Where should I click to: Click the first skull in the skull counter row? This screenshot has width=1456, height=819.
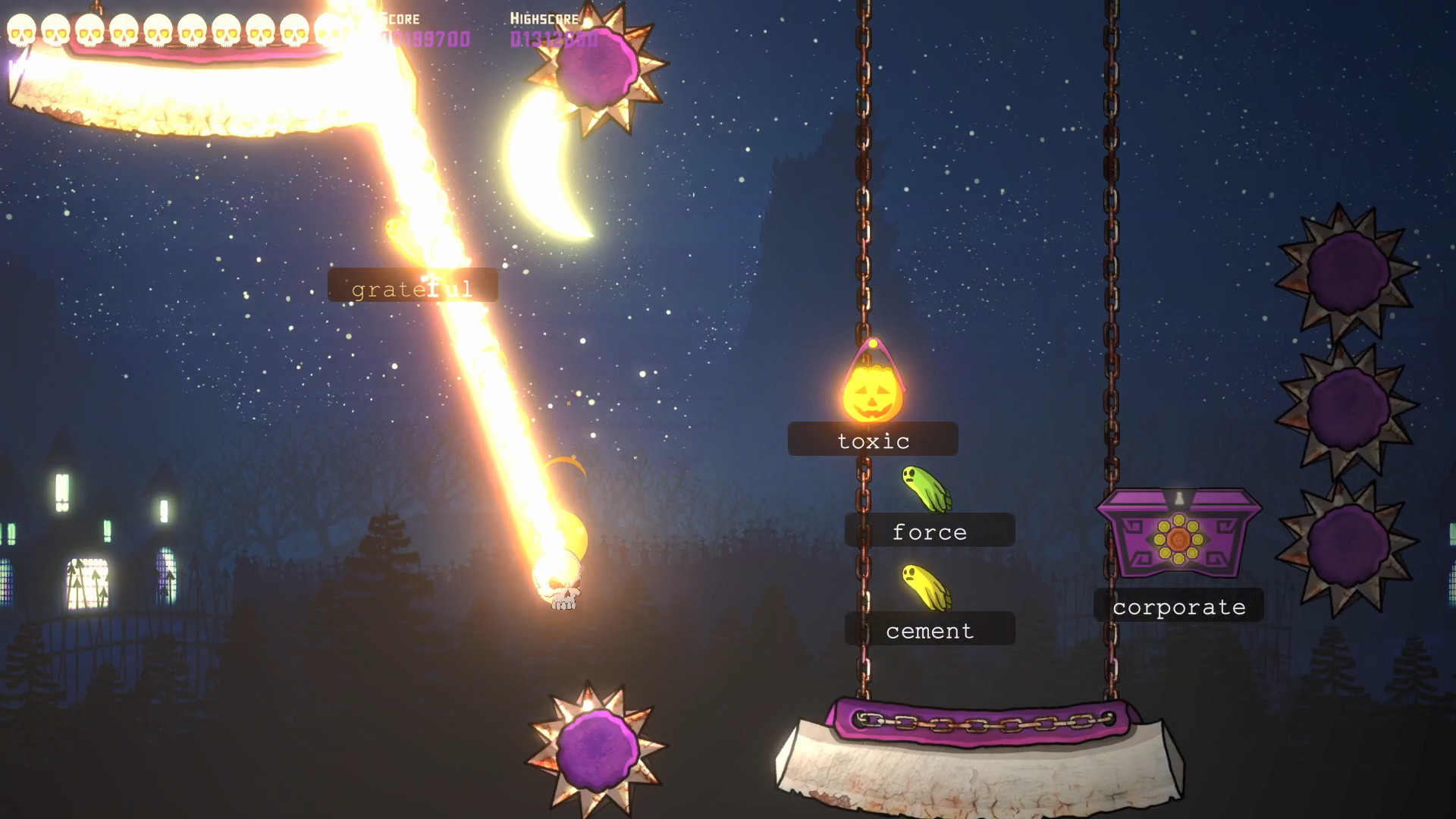(x=23, y=32)
